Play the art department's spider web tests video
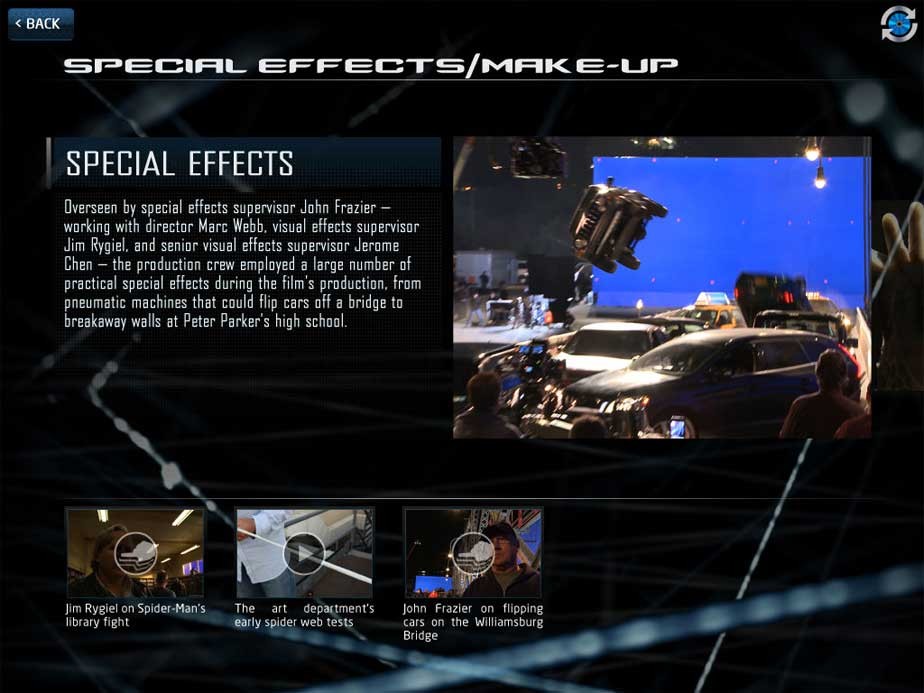This screenshot has height=693, width=924. [x=304, y=552]
